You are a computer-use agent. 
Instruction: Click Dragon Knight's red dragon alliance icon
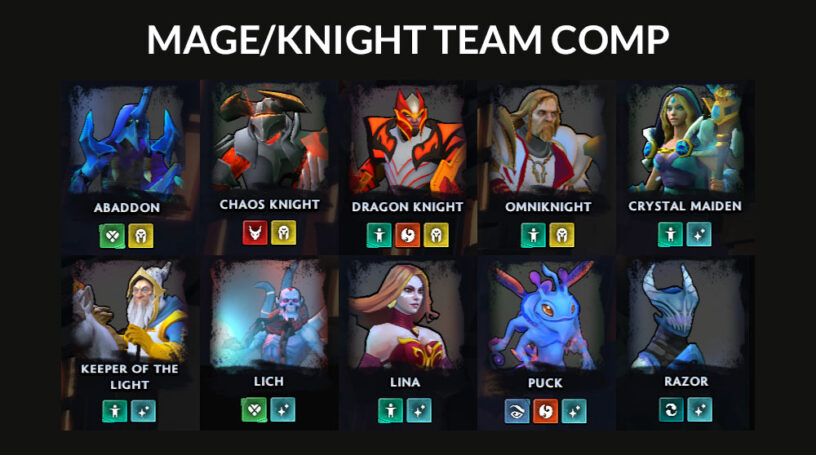(407, 235)
